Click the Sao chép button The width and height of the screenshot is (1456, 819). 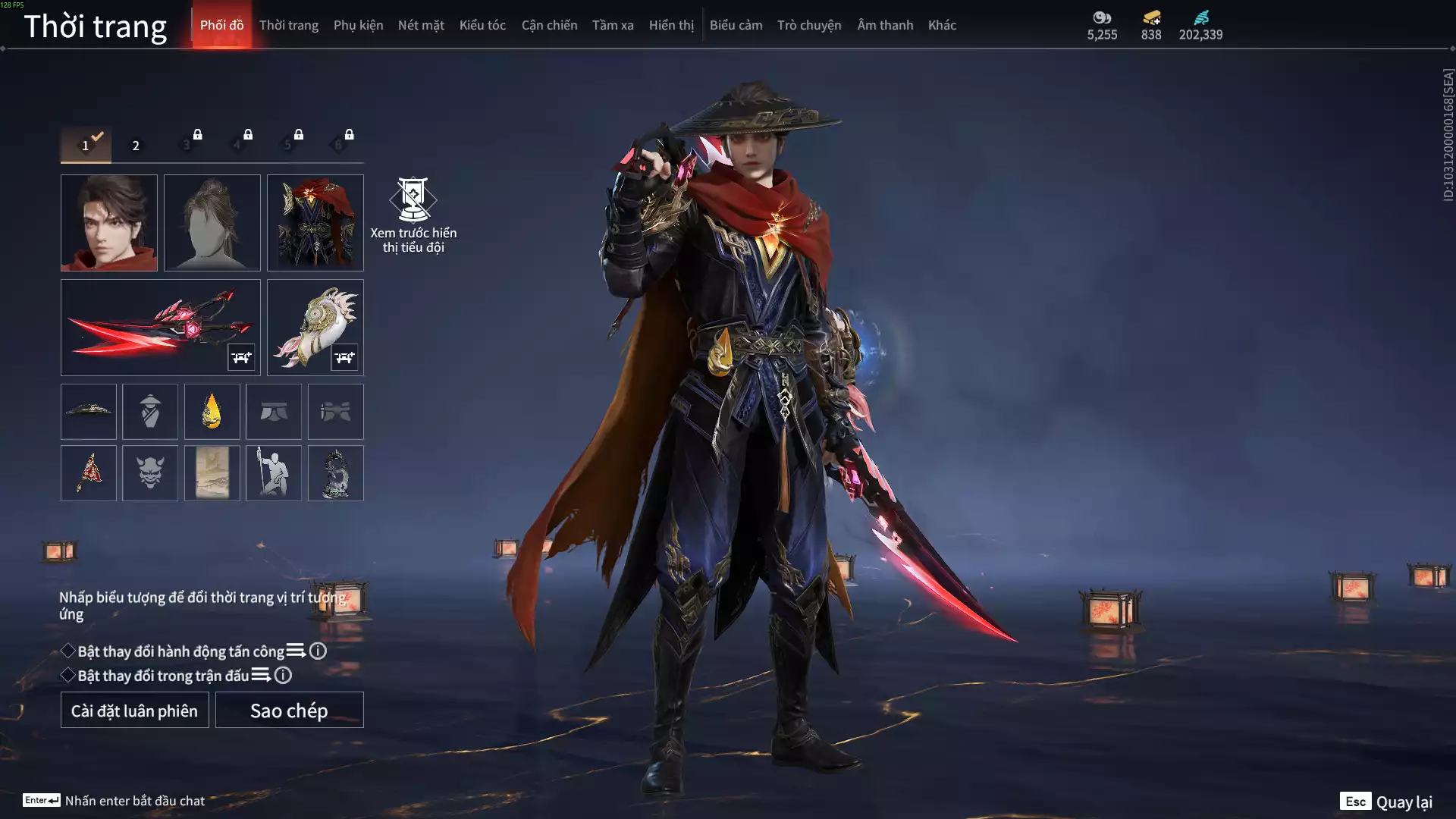coord(289,710)
